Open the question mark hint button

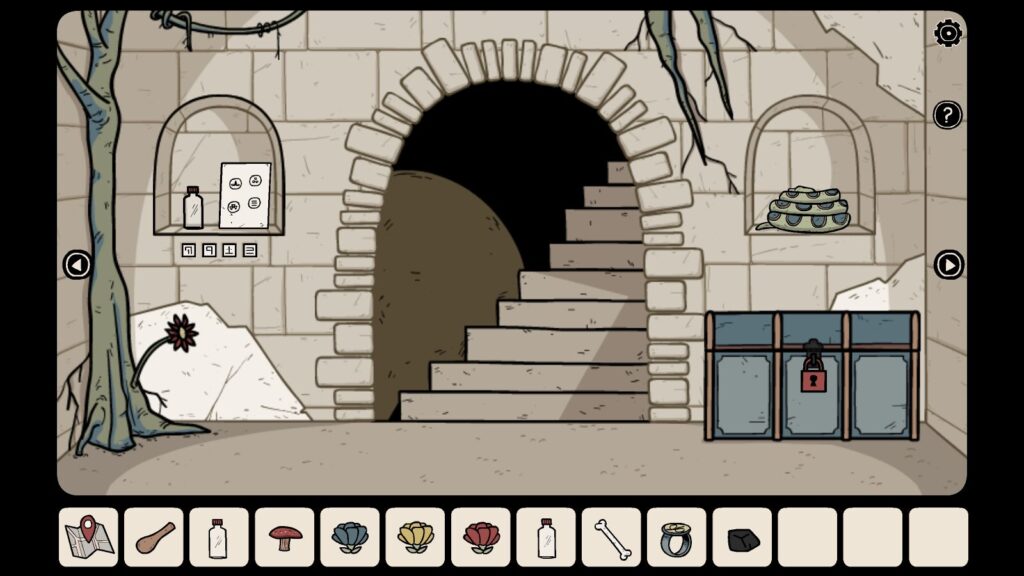(x=947, y=115)
